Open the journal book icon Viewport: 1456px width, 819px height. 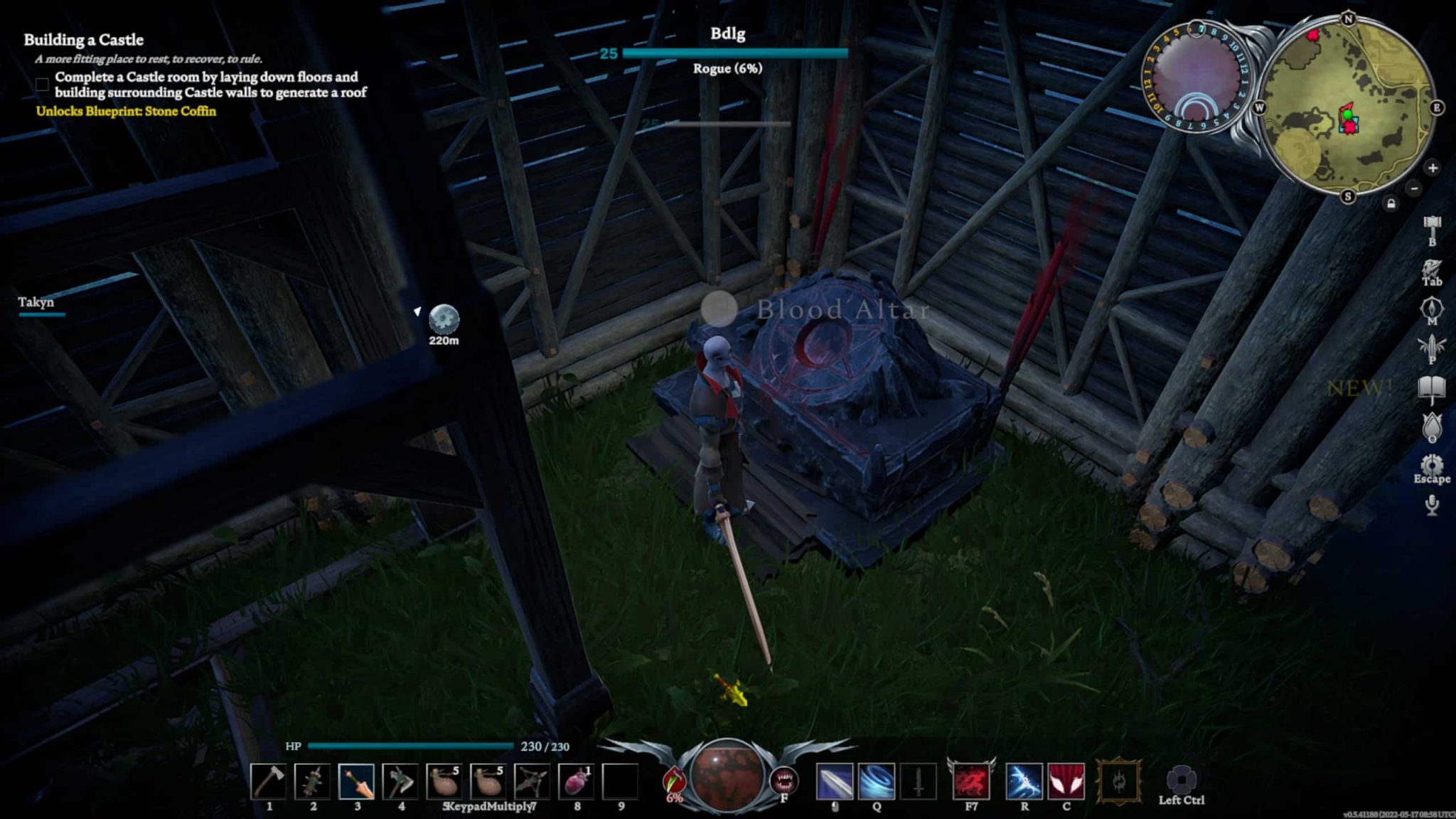(x=1432, y=388)
